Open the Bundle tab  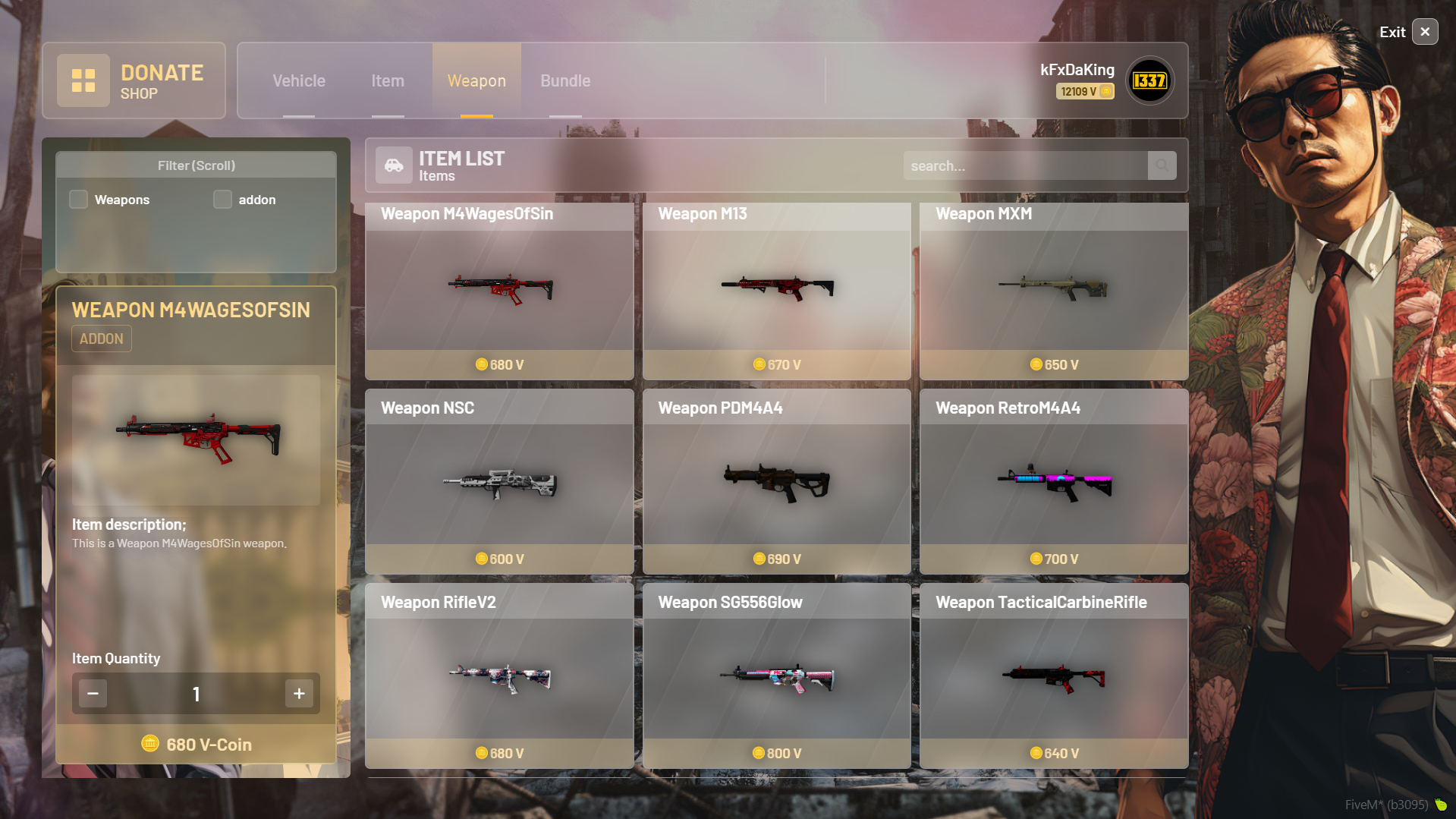[564, 80]
